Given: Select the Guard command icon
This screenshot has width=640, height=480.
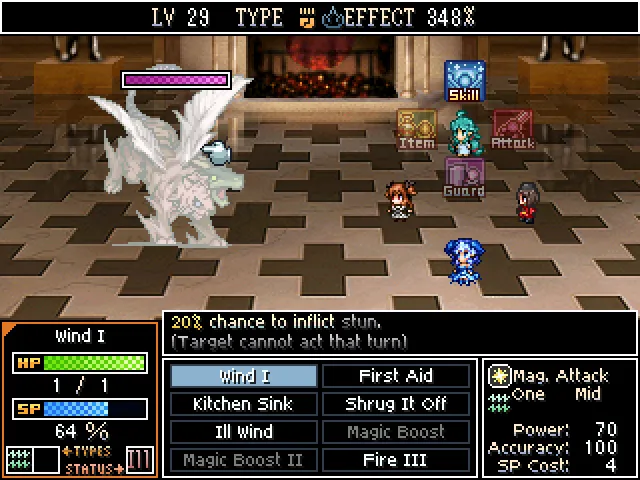Looking at the screenshot, I should point(464,177).
